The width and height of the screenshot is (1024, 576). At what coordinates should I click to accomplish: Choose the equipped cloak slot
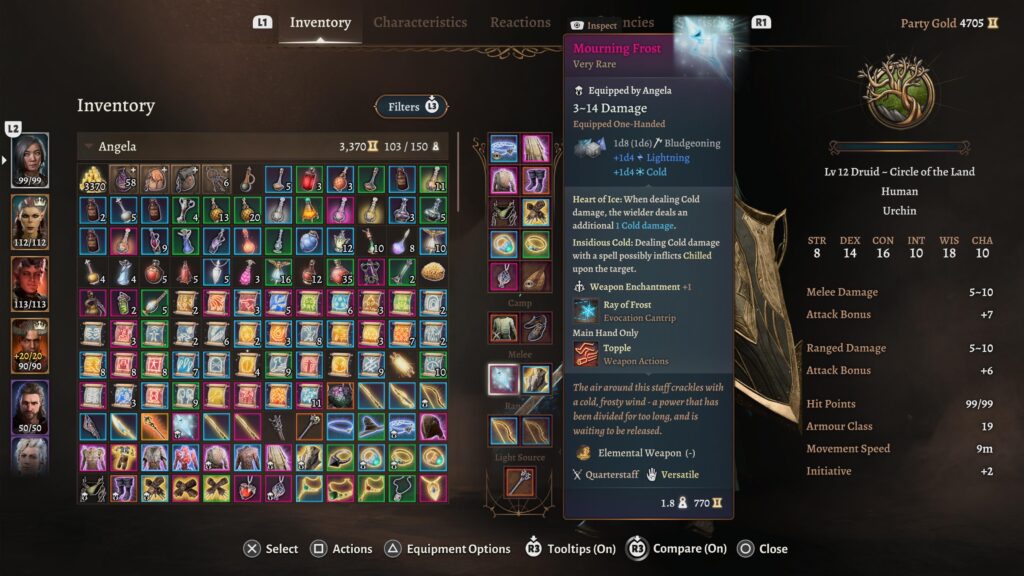click(x=536, y=149)
